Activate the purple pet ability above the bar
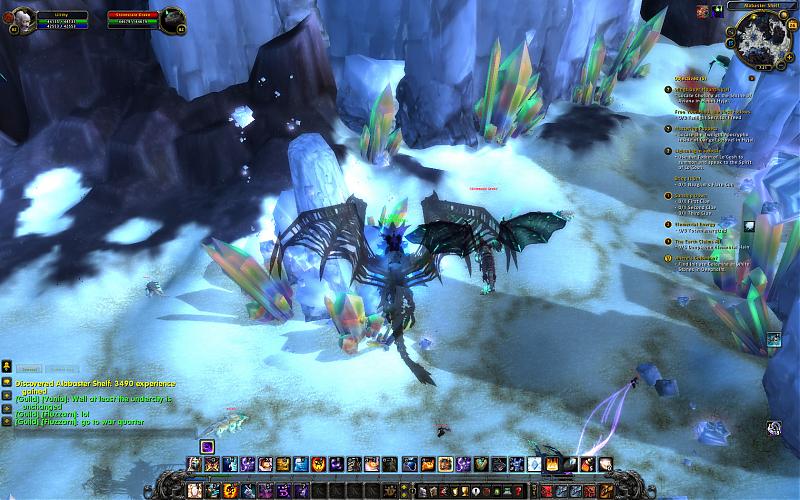This screenshot has height=500, width=800. pos(207,446)
